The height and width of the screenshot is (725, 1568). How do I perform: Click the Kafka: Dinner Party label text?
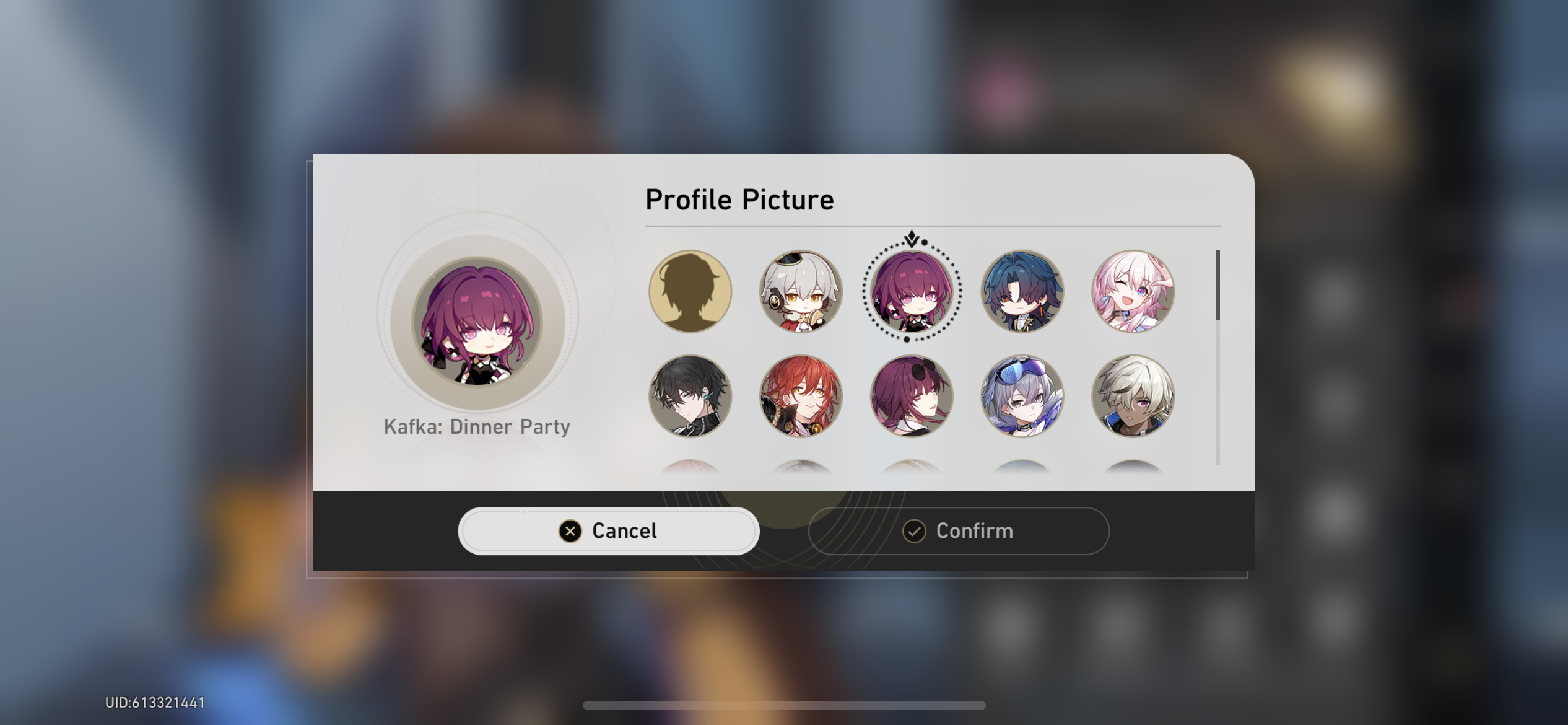pos(477,426)
